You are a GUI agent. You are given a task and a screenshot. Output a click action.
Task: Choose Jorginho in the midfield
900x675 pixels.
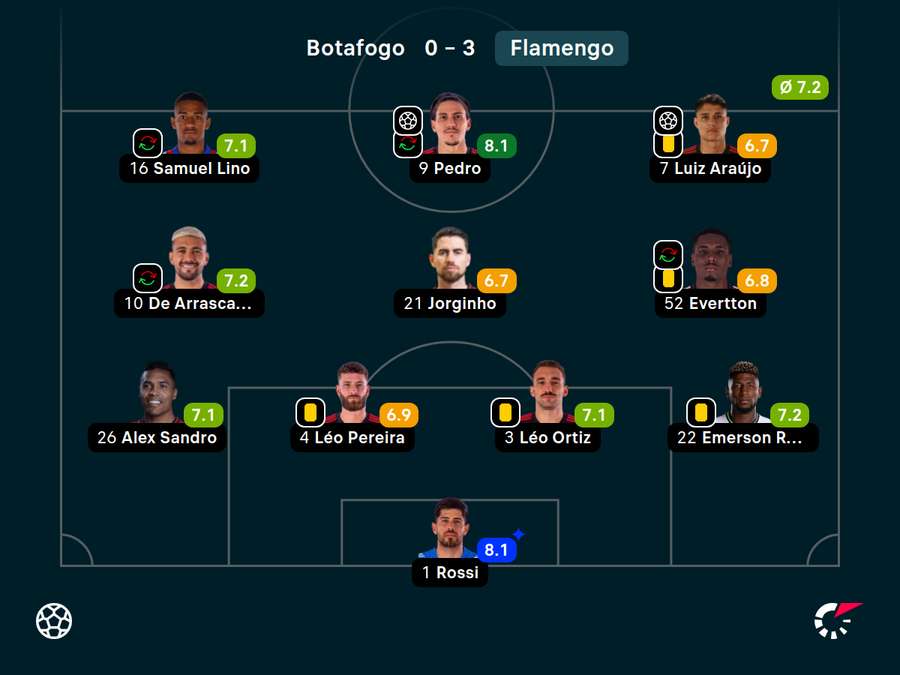(x=450, y=259)
